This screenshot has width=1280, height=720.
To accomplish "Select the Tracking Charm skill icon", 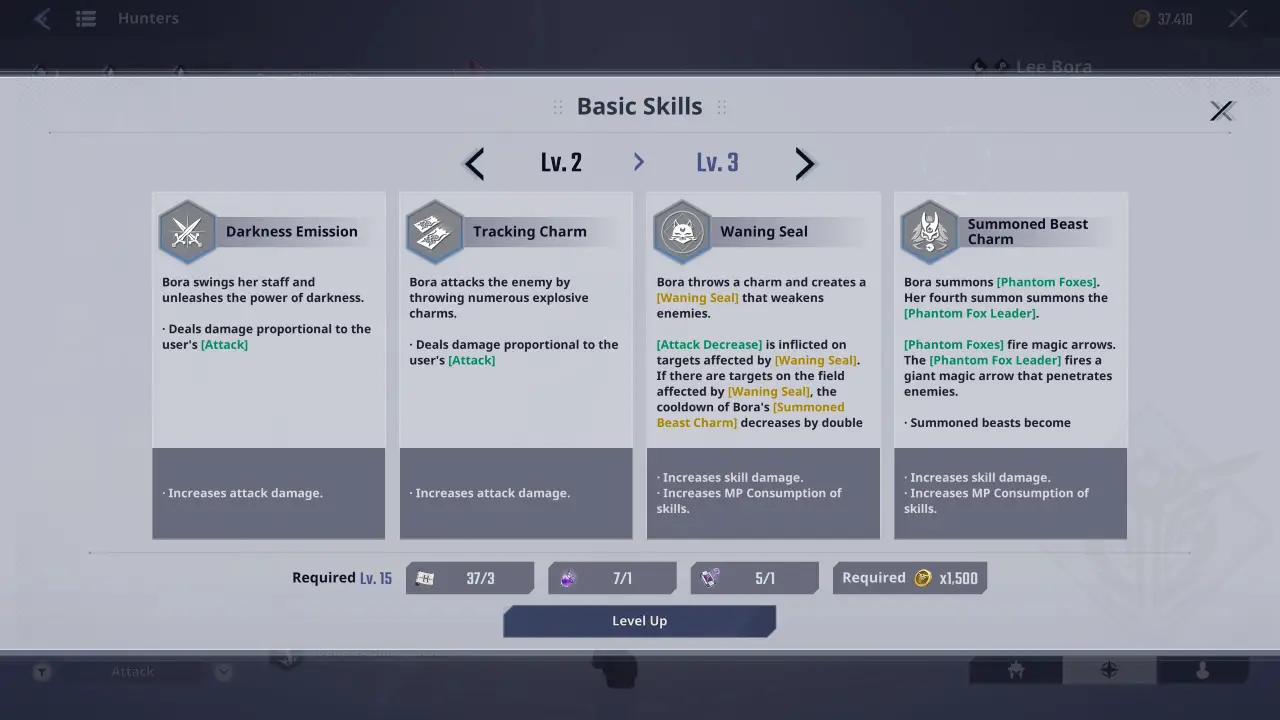I will click(x=434, y=231).
